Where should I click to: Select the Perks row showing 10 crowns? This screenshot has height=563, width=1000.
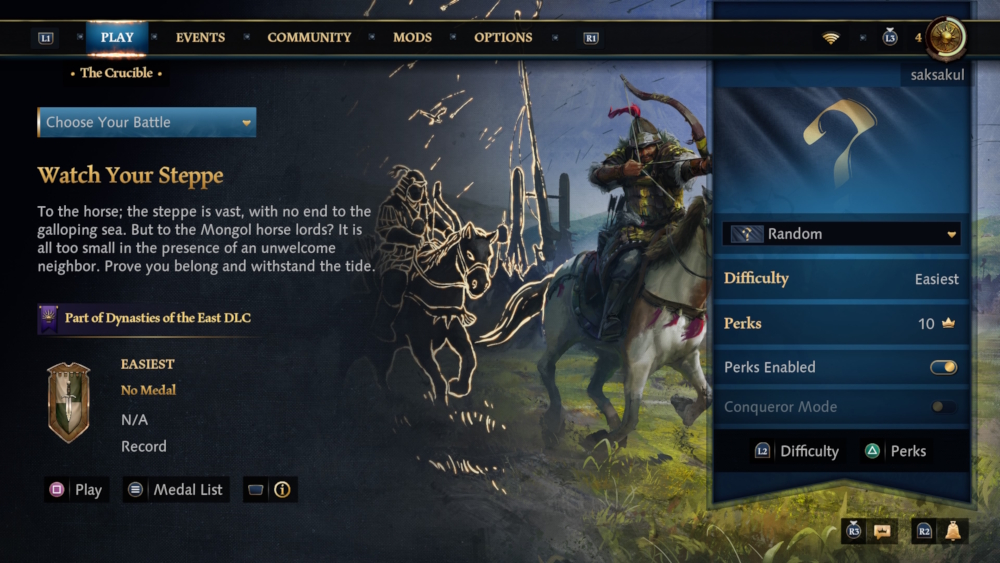(841, 324)
